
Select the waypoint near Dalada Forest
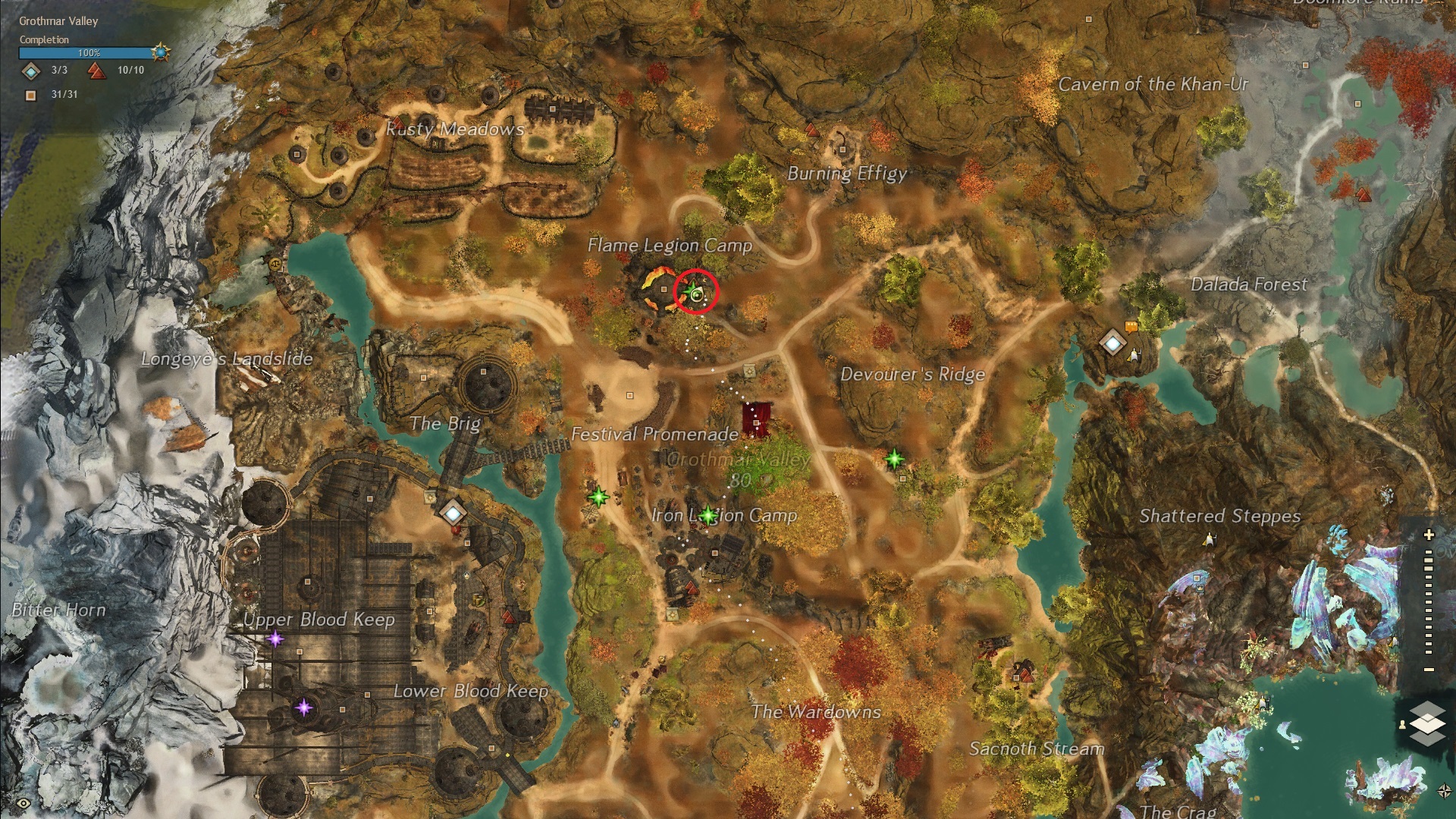click(1112, 343)
